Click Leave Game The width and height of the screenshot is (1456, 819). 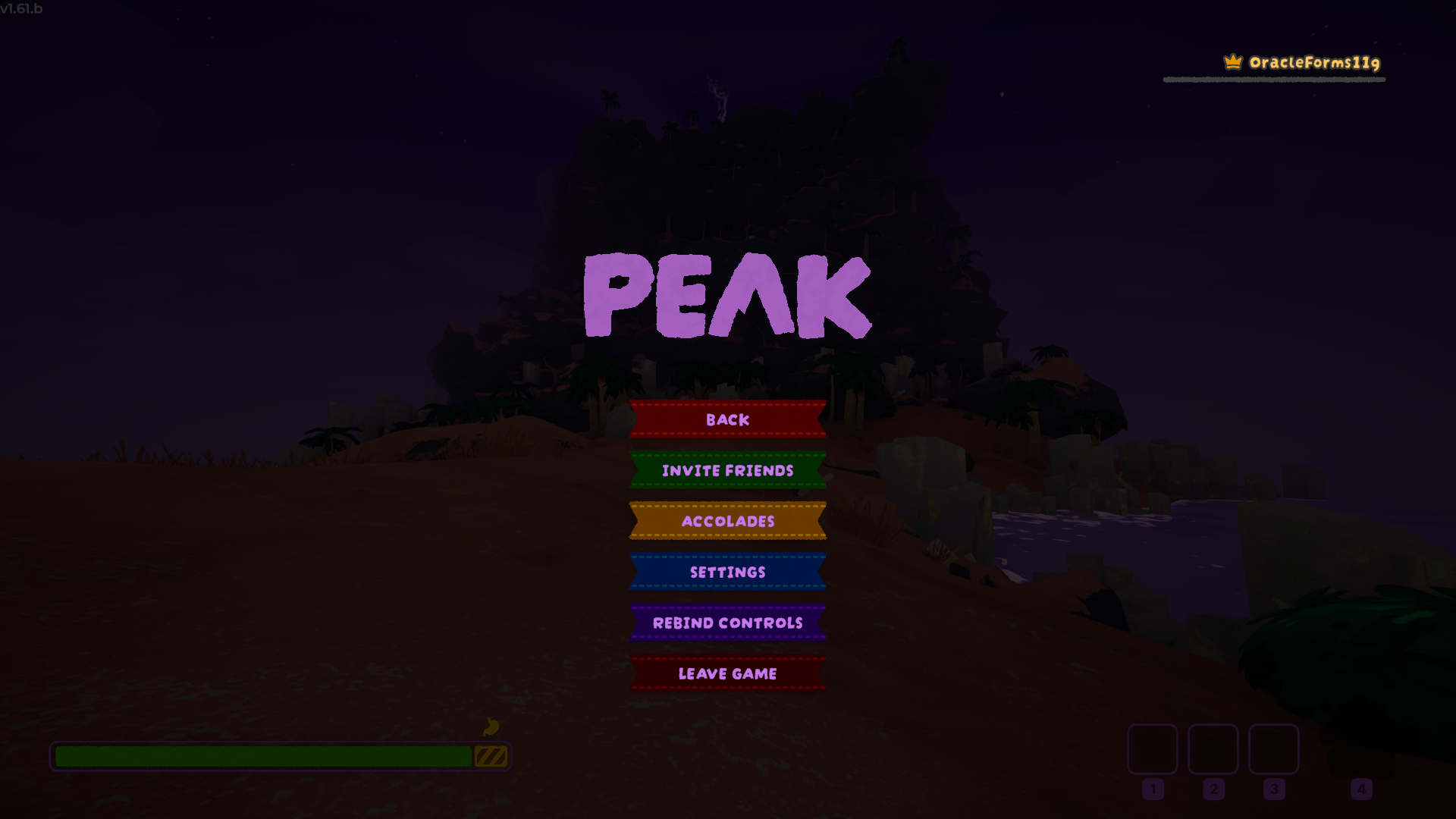(x=727, y=673)
